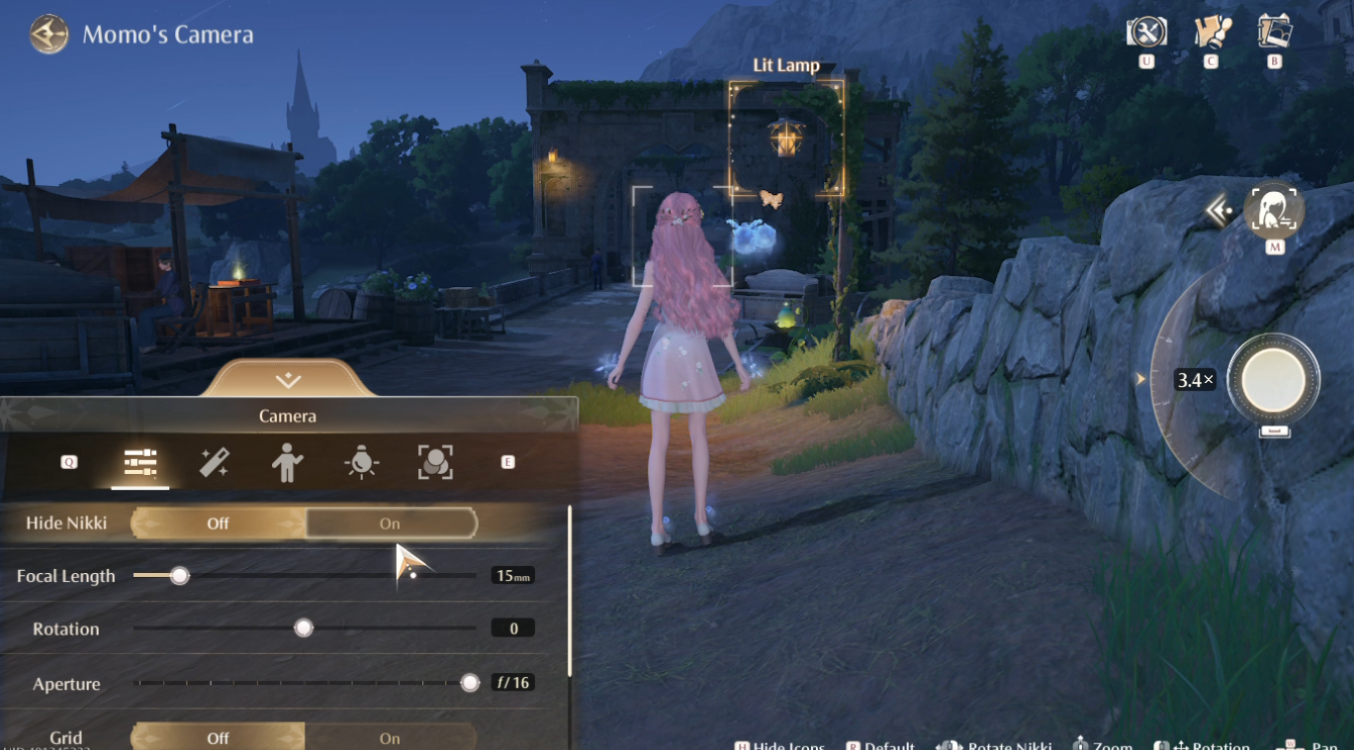
Task: Adjust the Focal Length slider
Action: pos(180,576)
